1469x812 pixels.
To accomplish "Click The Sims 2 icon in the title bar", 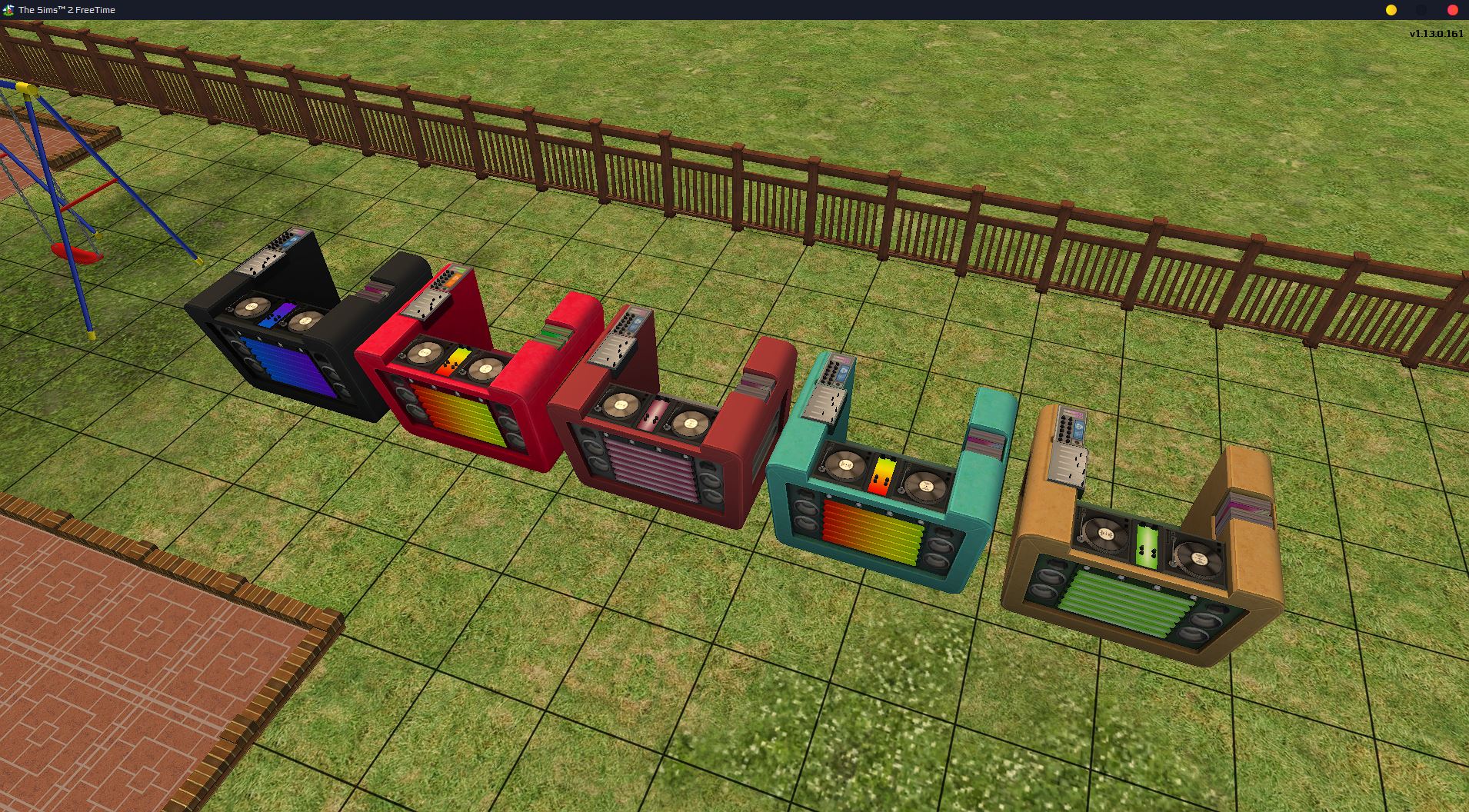I will click(x=8, y=9).
